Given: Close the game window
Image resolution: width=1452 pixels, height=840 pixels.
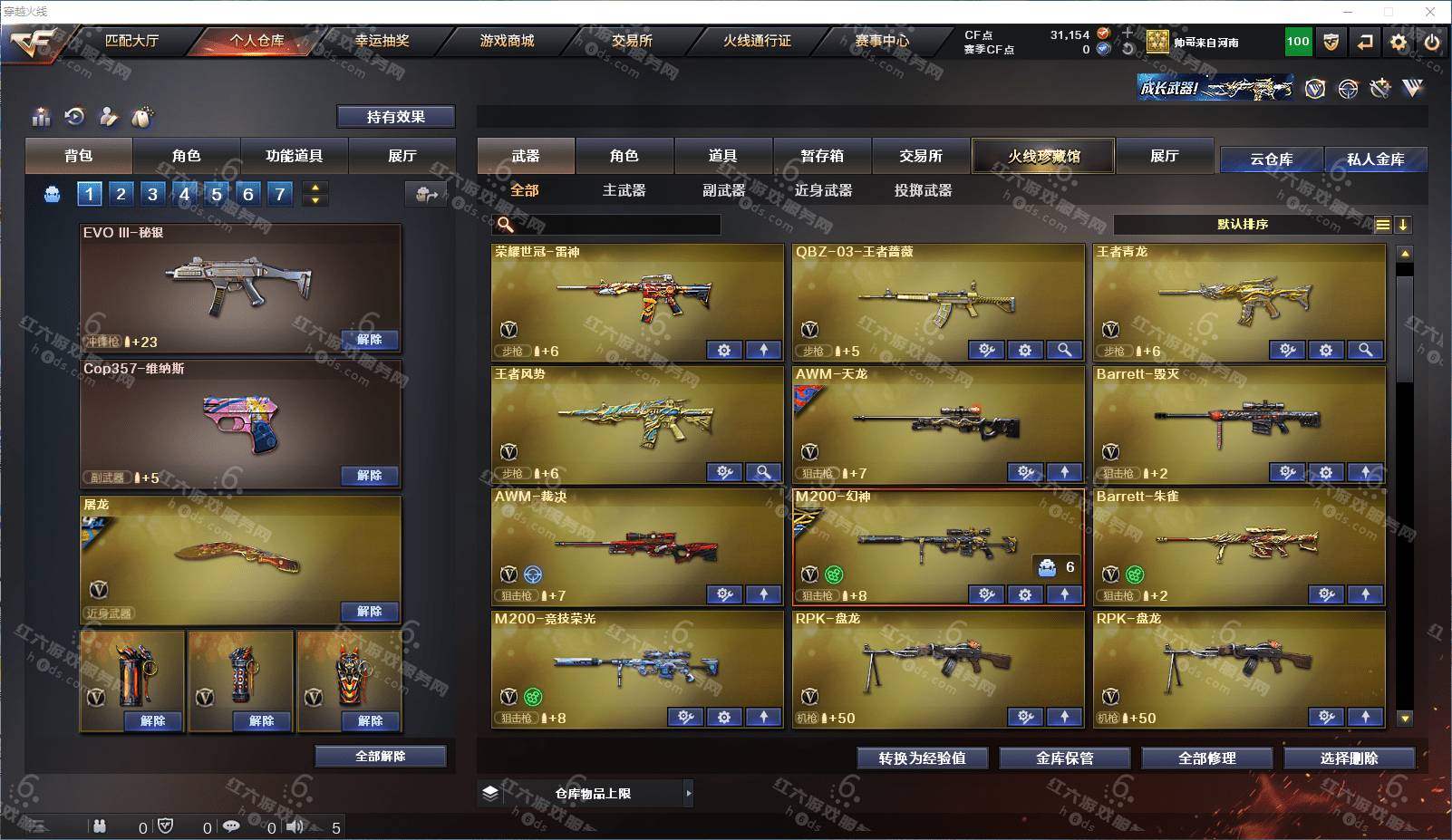Looking at the screenshot, I should (x=1430, y=12).
